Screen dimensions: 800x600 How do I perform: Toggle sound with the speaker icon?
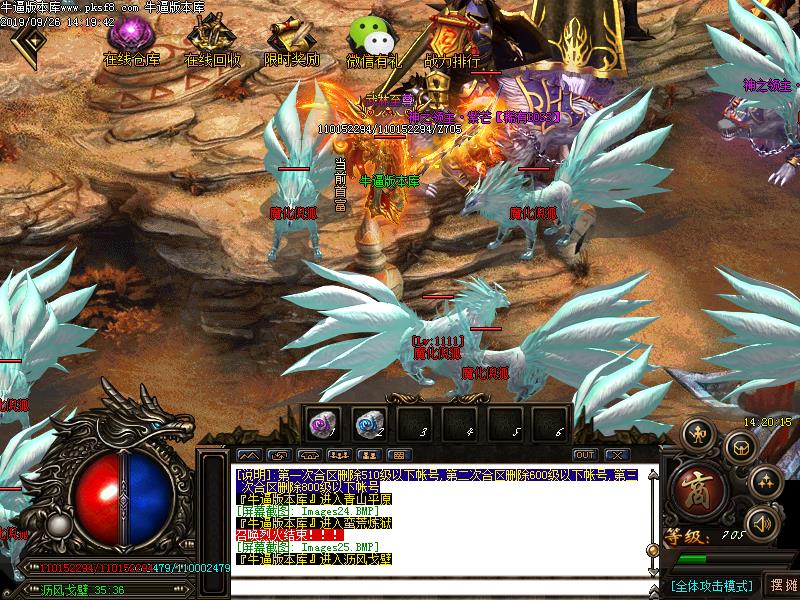coord(763,521)
